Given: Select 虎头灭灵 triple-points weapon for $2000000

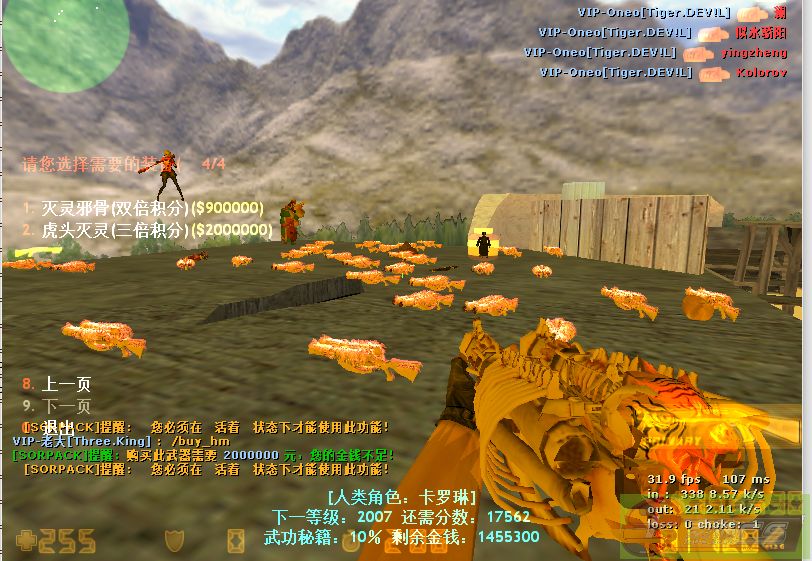Looking at the screenshot, I should pos(147,230).
